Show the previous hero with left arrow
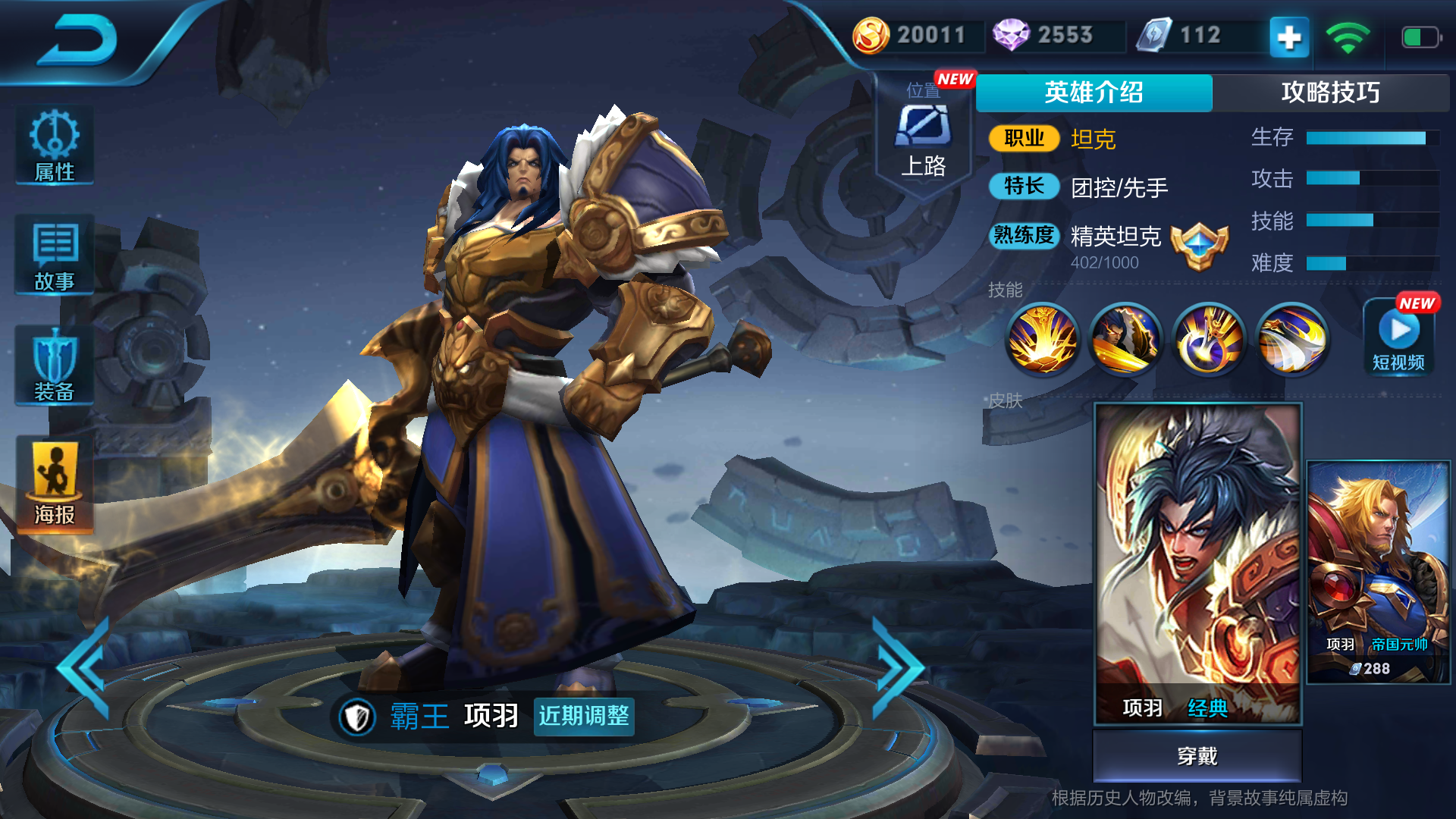The width and height of the screenshot is (1456, 819). 85,669
